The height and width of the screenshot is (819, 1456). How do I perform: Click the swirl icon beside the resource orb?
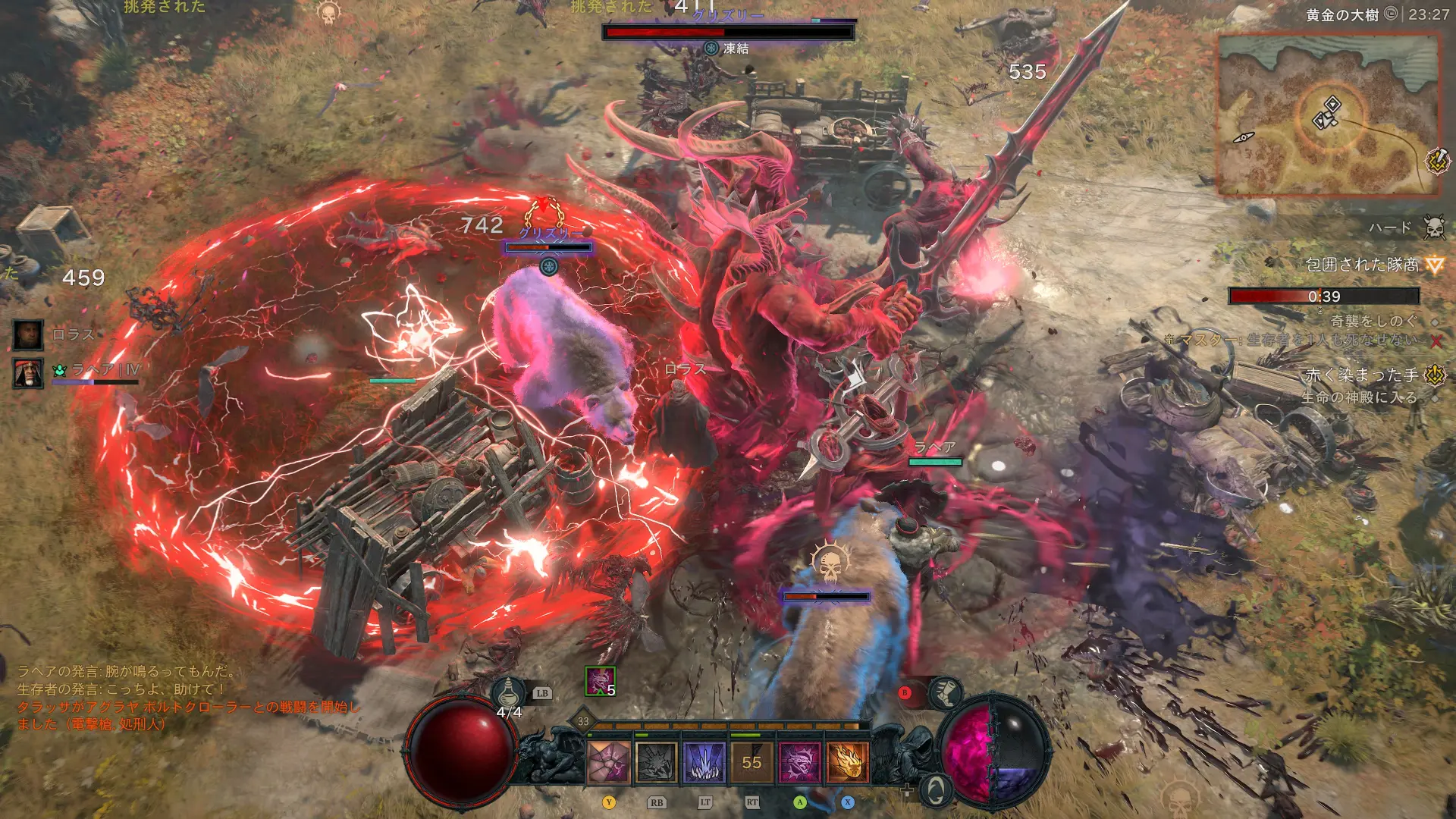[936, 789]
